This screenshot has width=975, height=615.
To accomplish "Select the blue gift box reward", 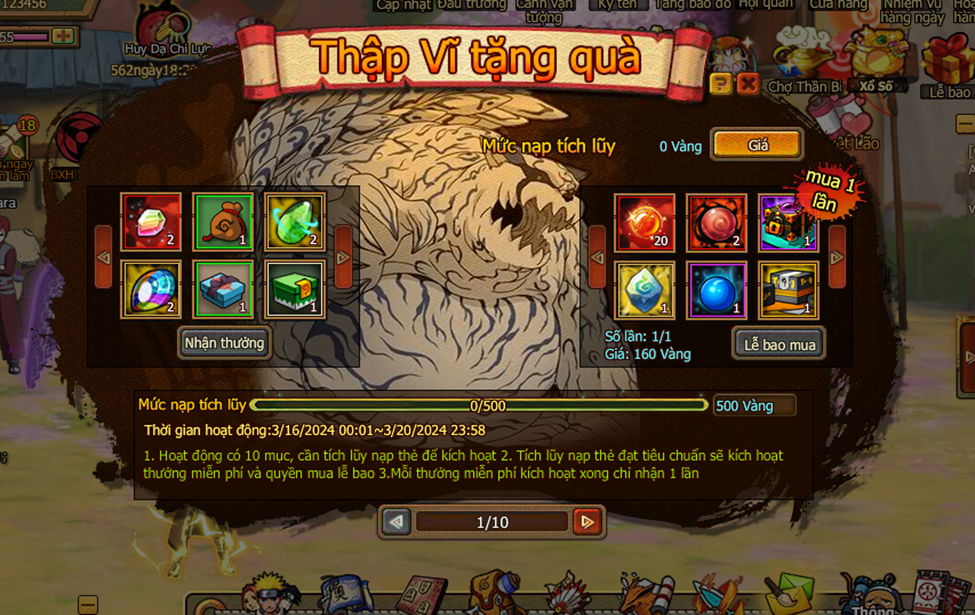I will pos(223,289).
